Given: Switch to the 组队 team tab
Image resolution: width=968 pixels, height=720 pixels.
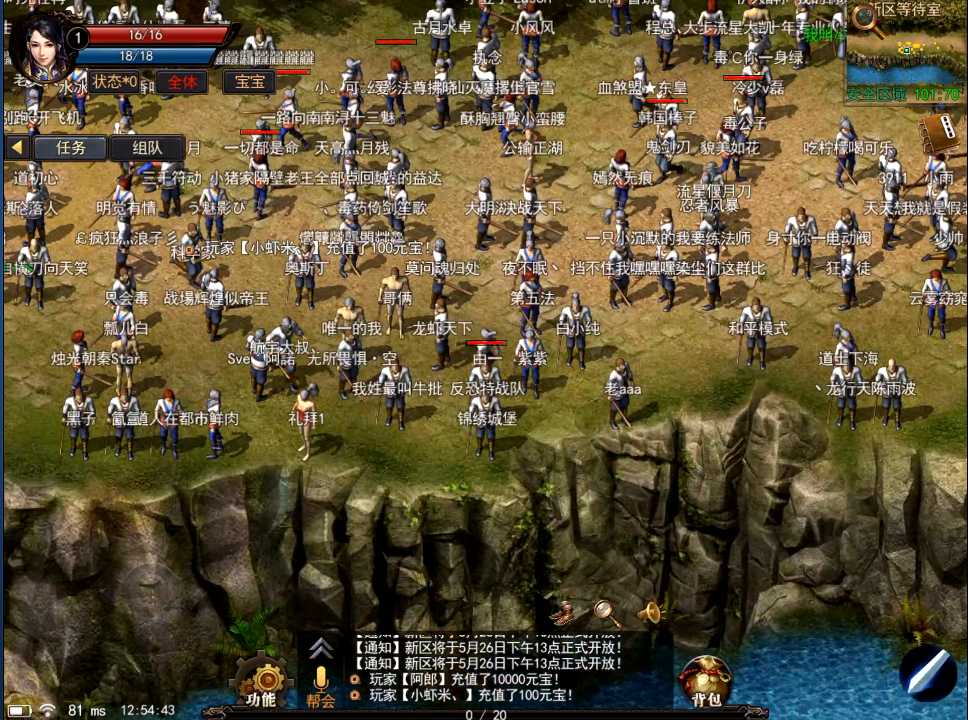Looking at the screenshot, I should coord(147,148).
